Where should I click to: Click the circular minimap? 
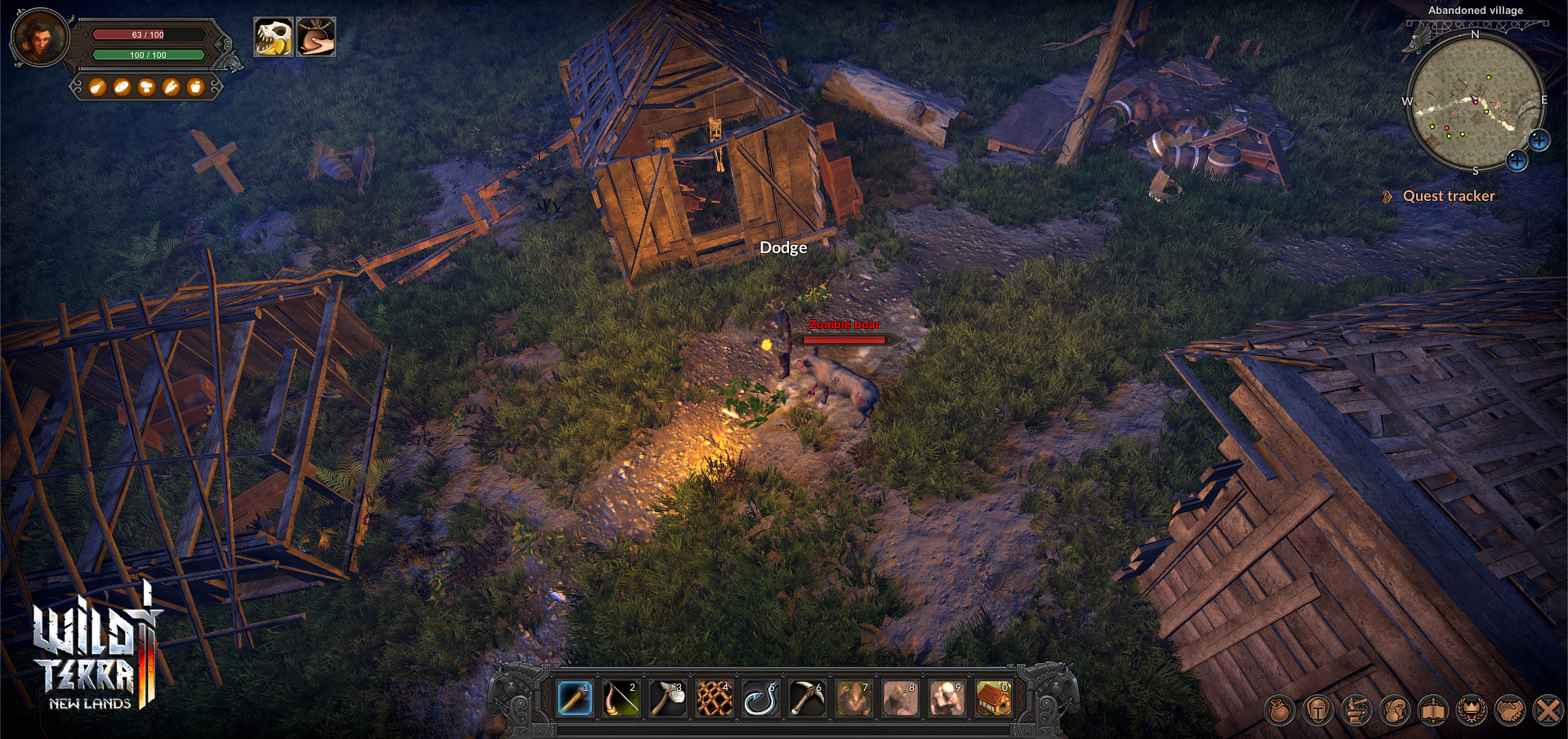[x=1475, y=104]
